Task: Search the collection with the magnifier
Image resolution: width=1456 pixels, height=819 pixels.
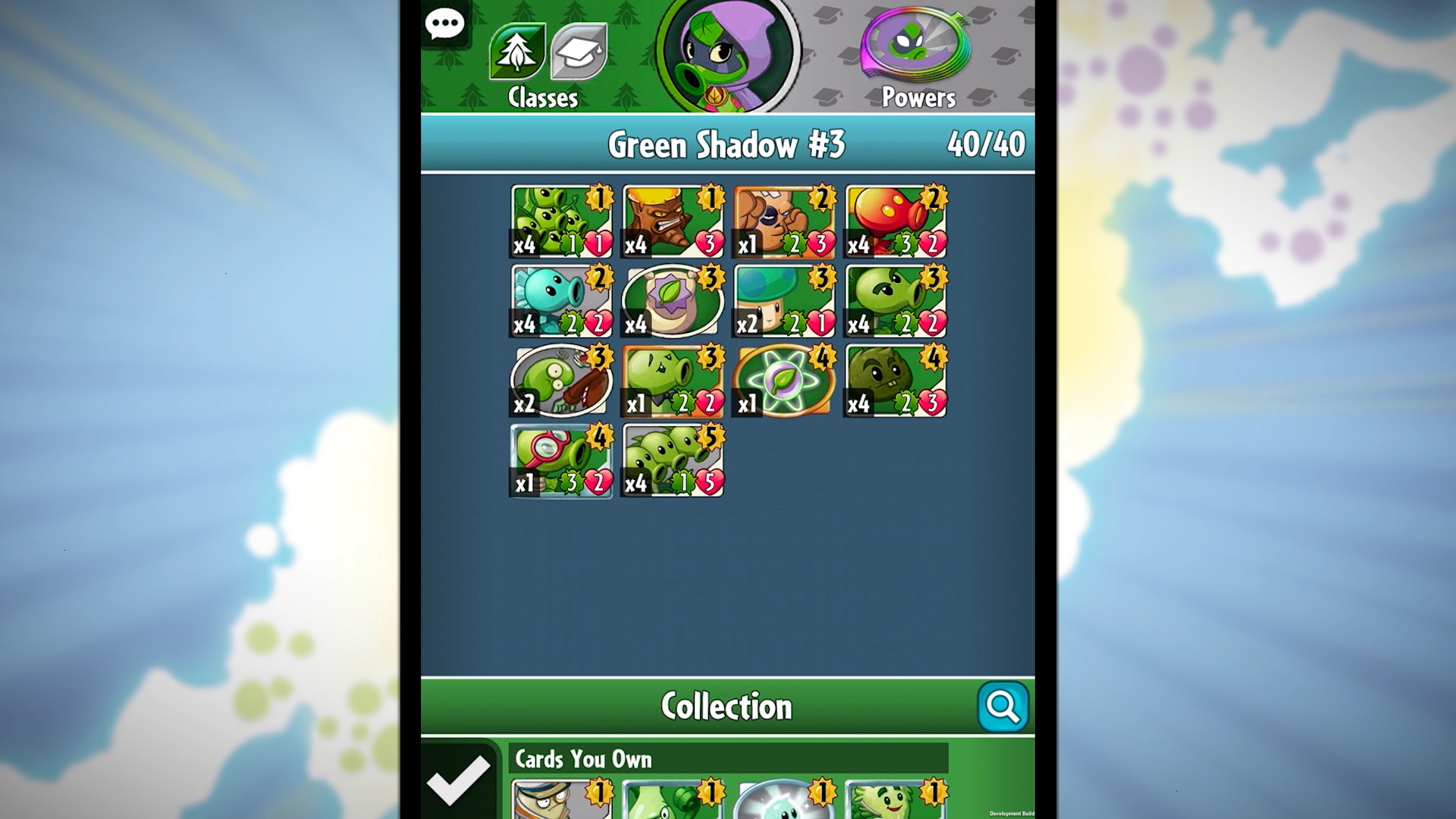Action: 1003,707
